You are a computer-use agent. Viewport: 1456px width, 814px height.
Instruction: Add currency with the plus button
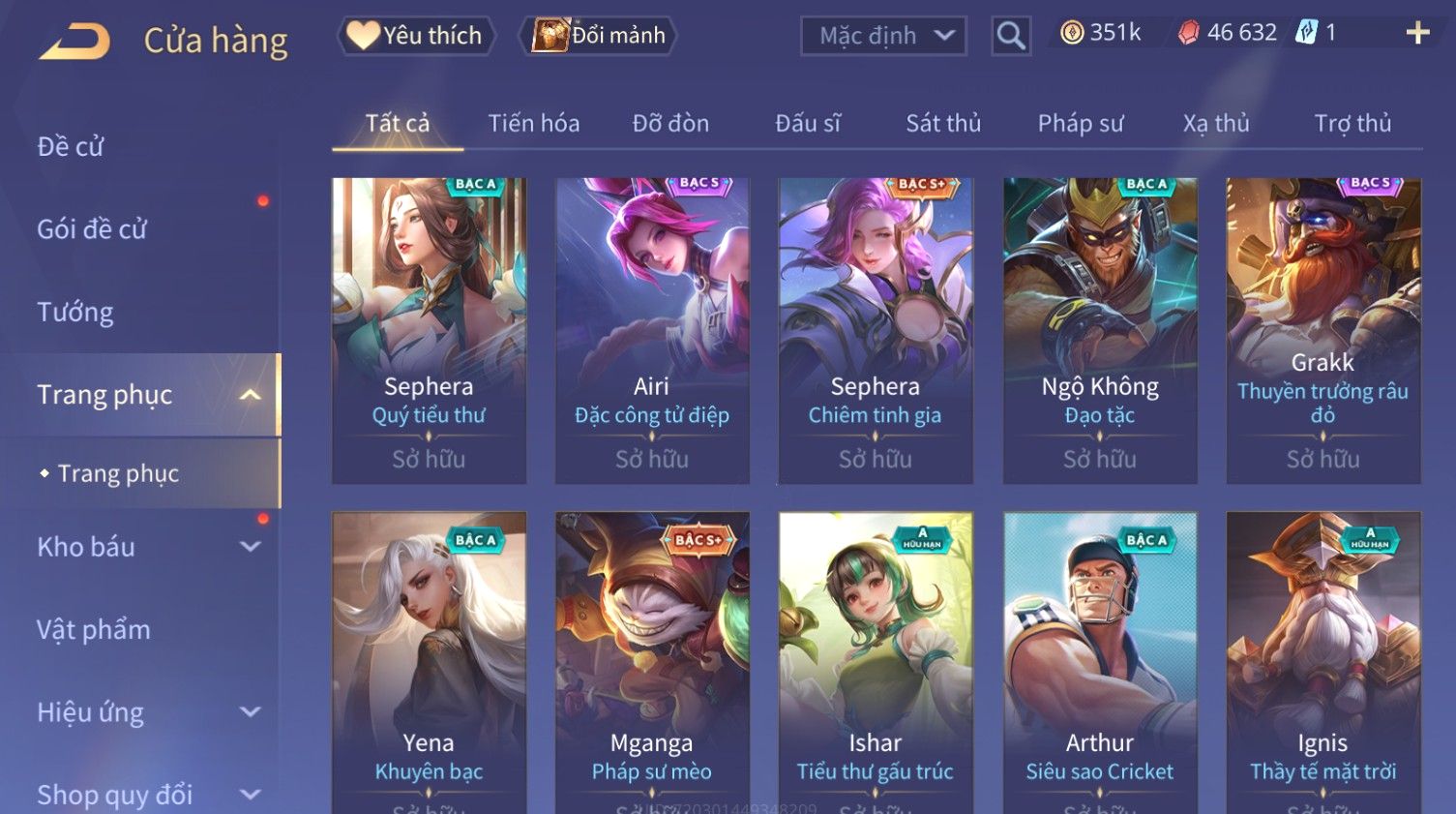coord(1417,34)
